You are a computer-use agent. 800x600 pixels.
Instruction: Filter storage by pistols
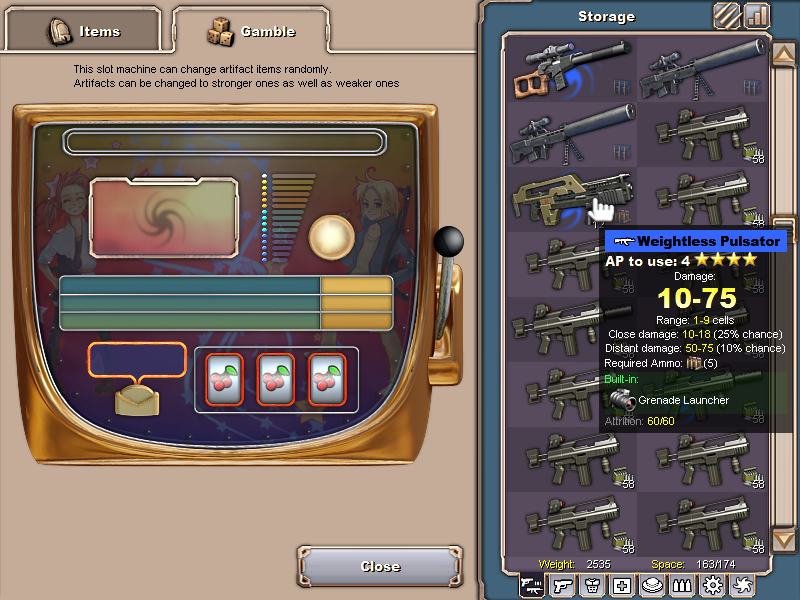click(562, 586)
